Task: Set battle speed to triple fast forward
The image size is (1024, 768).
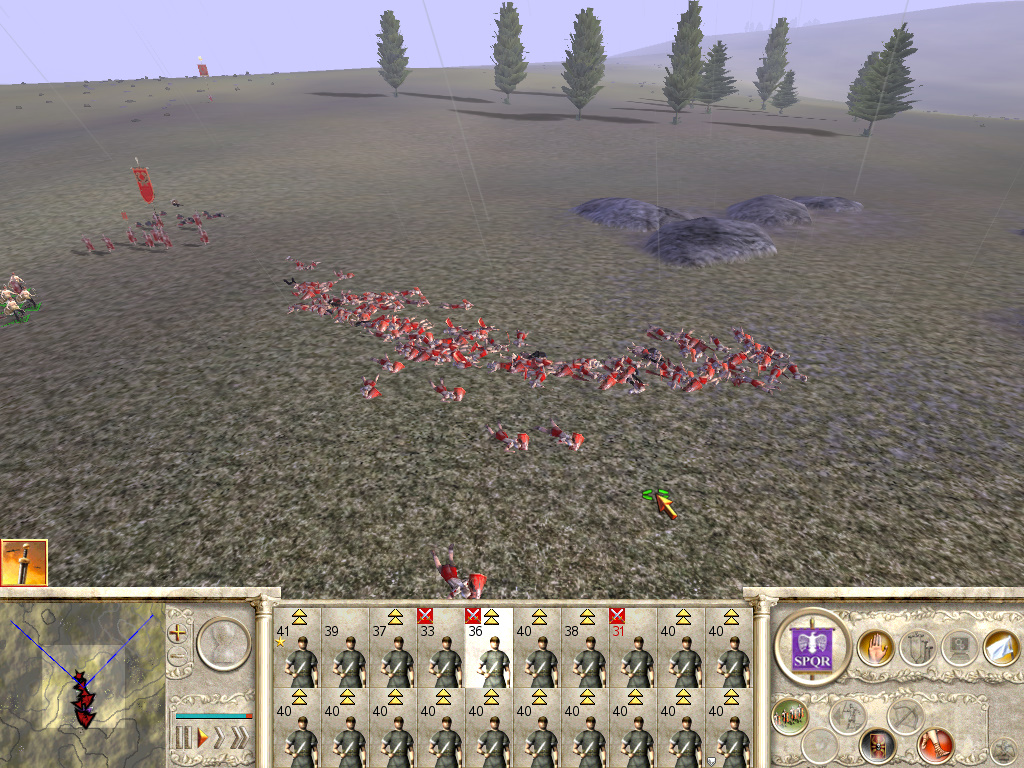Action: point(240,738)
